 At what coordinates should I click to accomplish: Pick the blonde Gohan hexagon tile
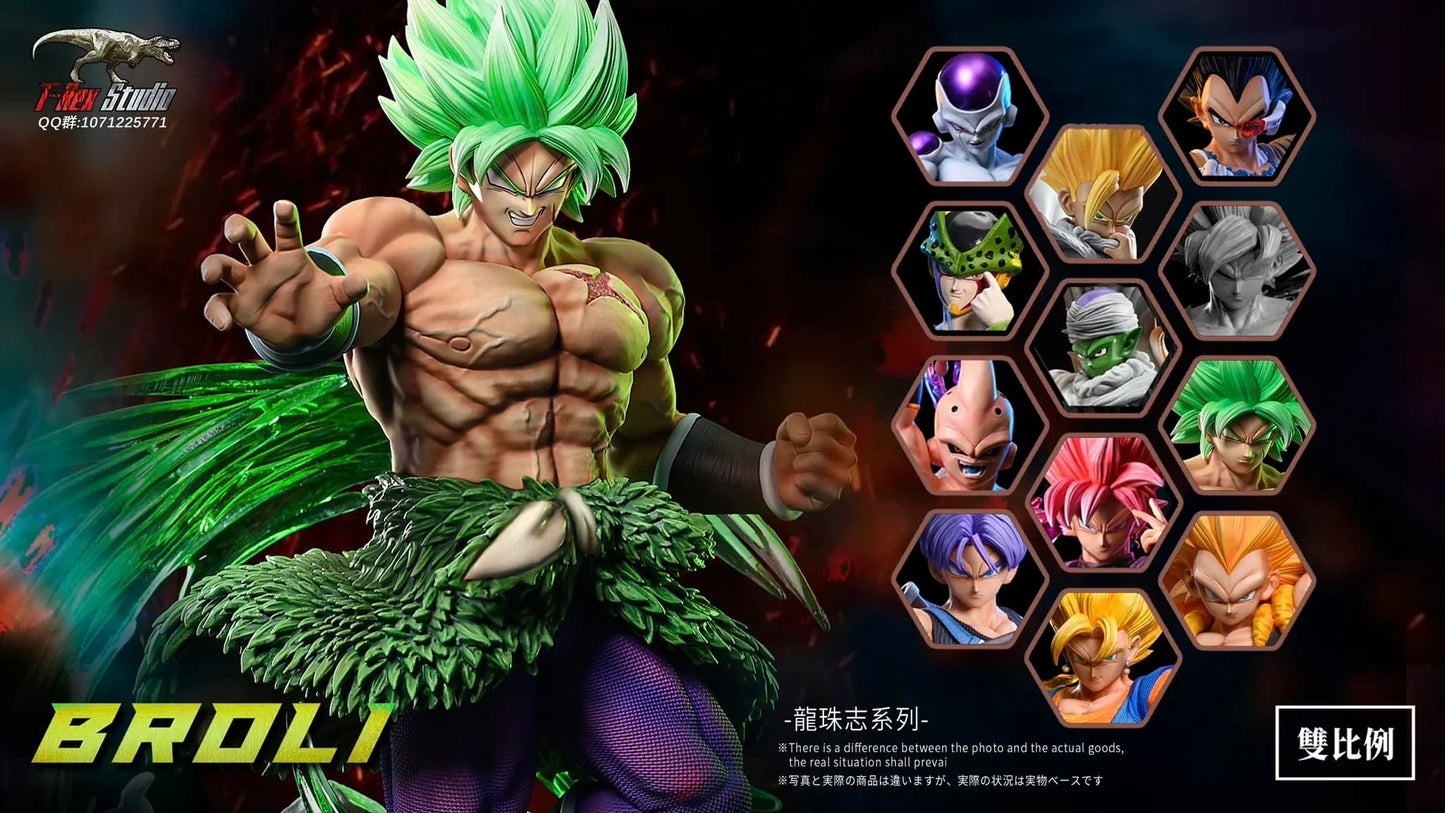[x=1103, y=194]
